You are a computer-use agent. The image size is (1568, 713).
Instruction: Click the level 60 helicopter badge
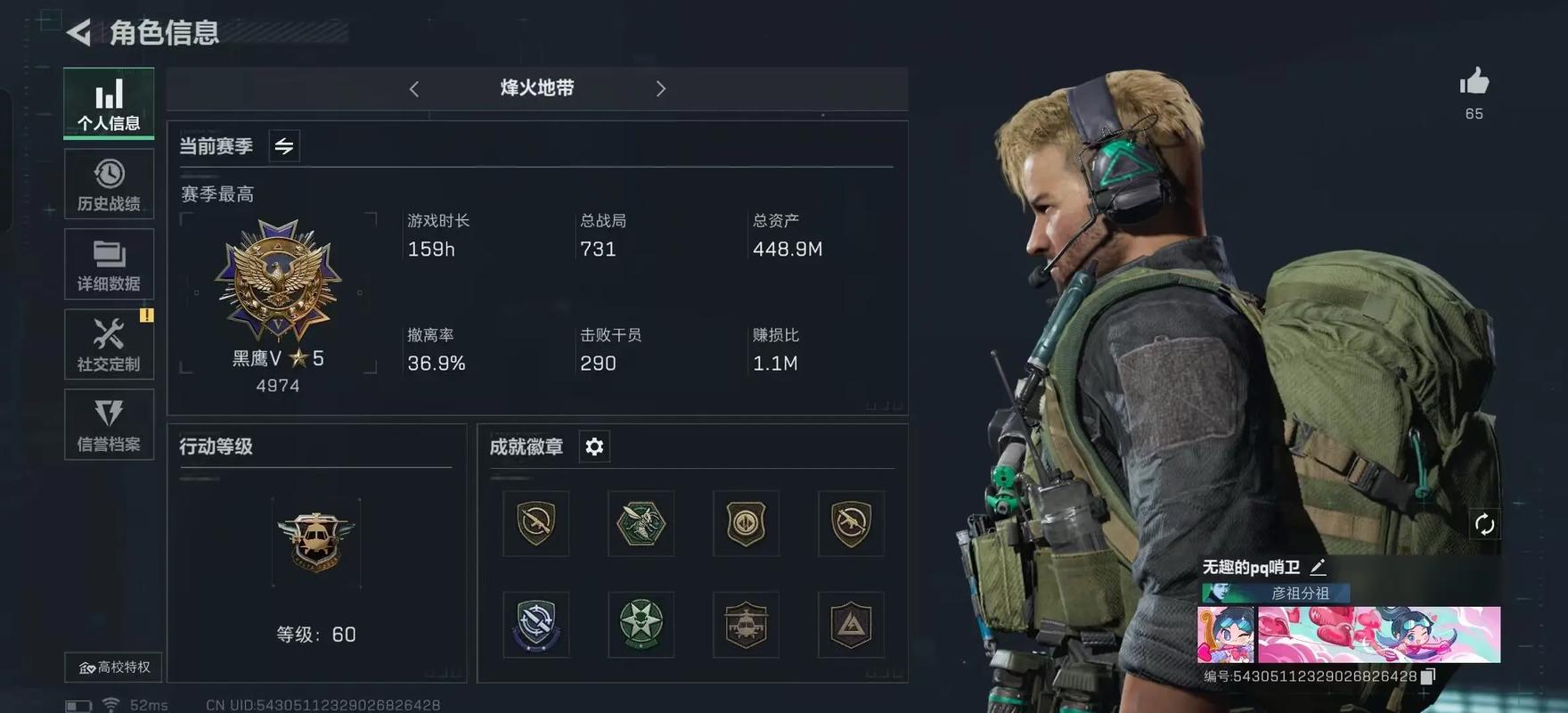tap(315, 541)
